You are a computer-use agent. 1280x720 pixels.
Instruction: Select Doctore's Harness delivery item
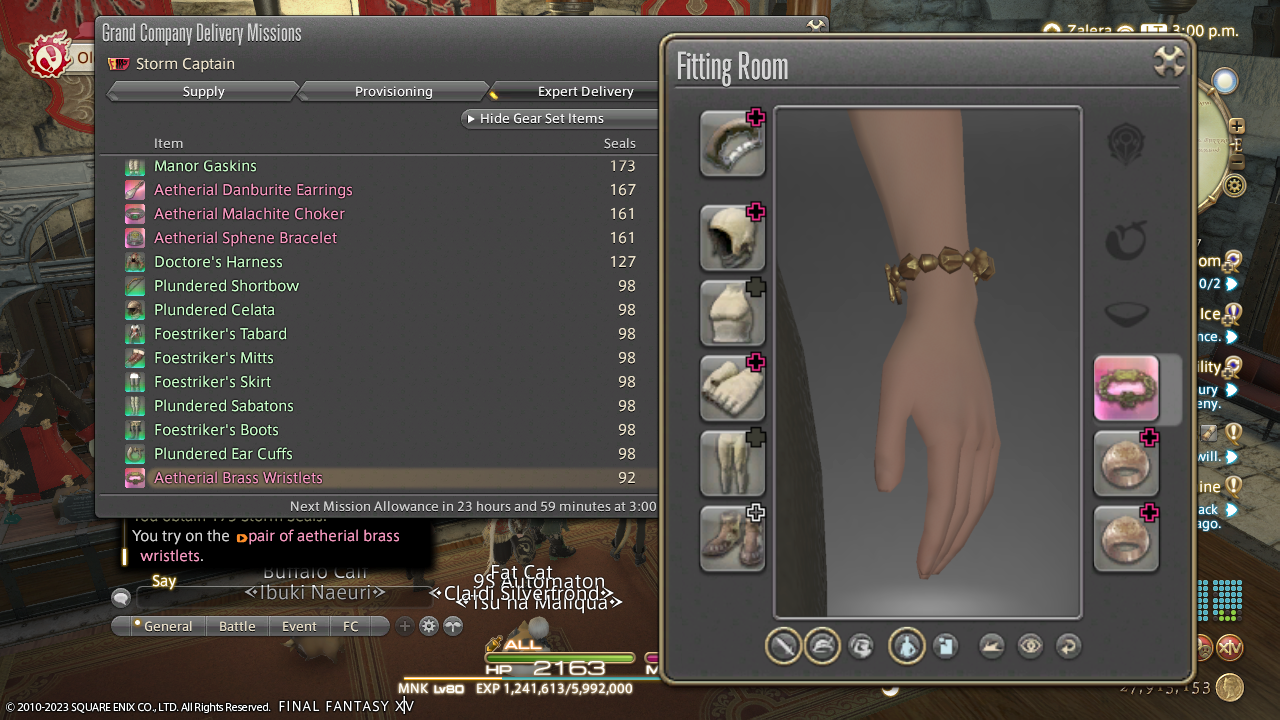tap(218, 262)
